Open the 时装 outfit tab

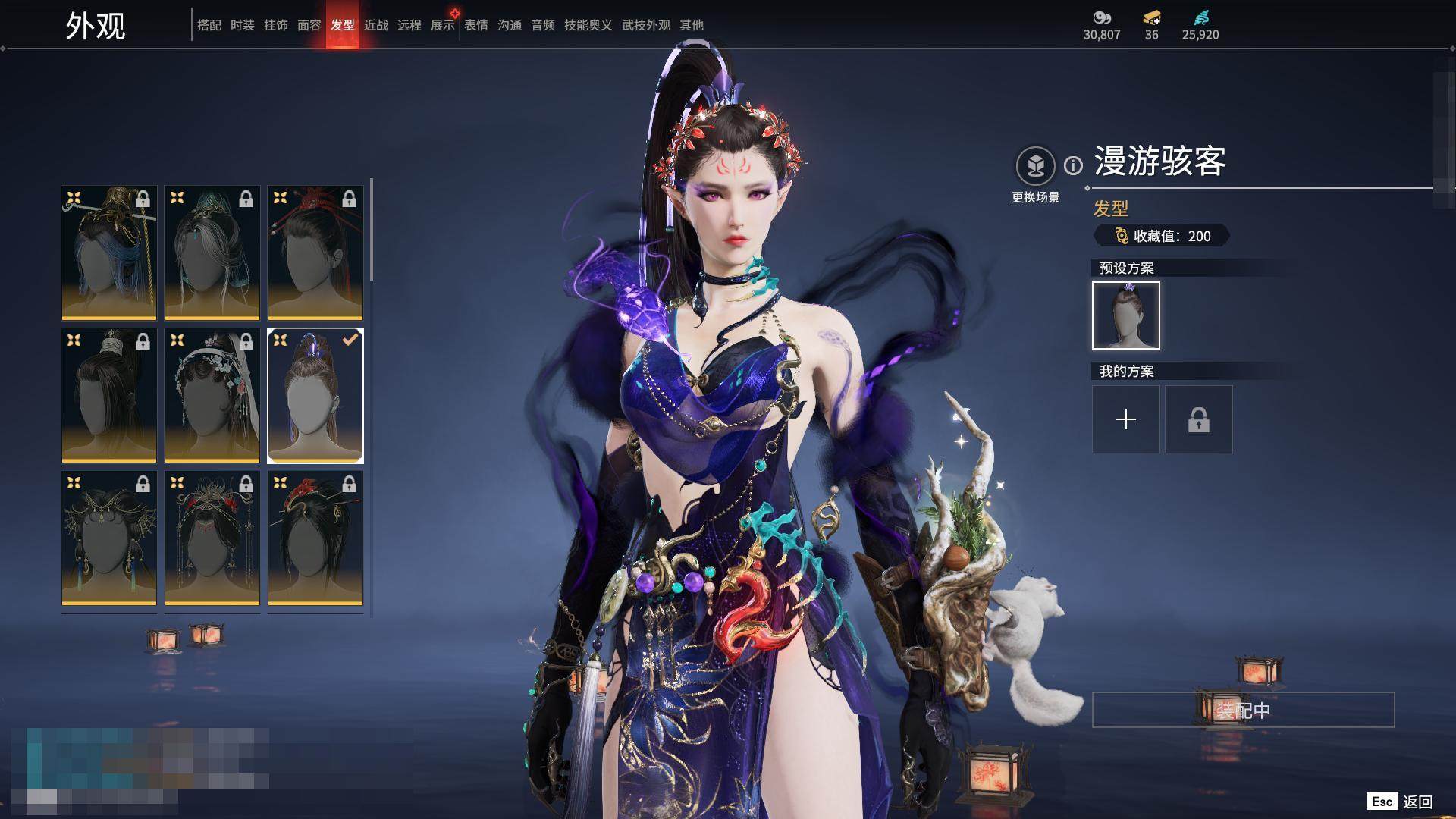point(242,25)
